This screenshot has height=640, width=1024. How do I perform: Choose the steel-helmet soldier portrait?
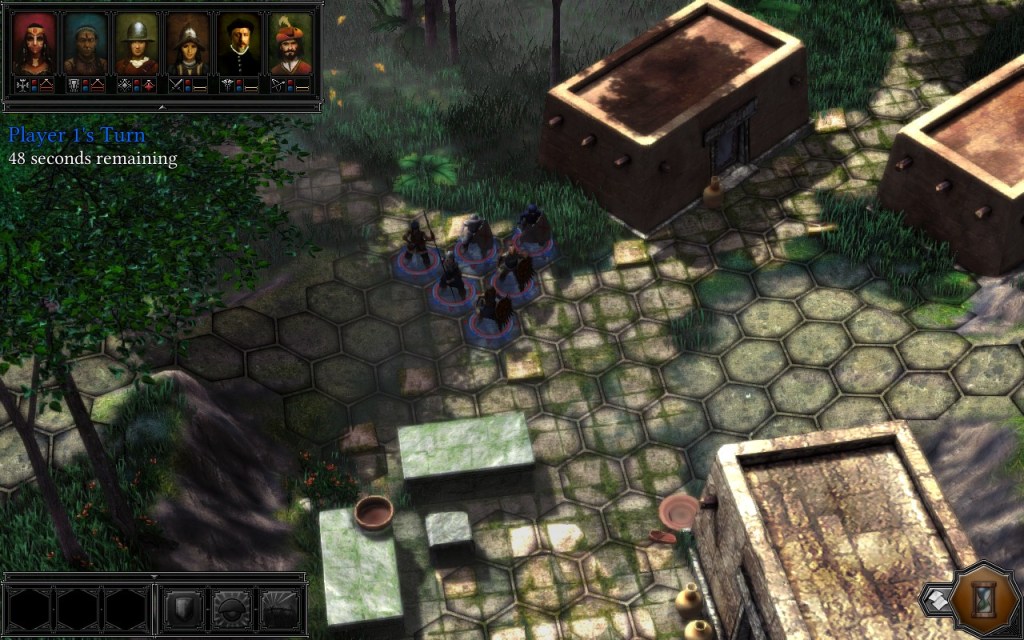[136, 43]
